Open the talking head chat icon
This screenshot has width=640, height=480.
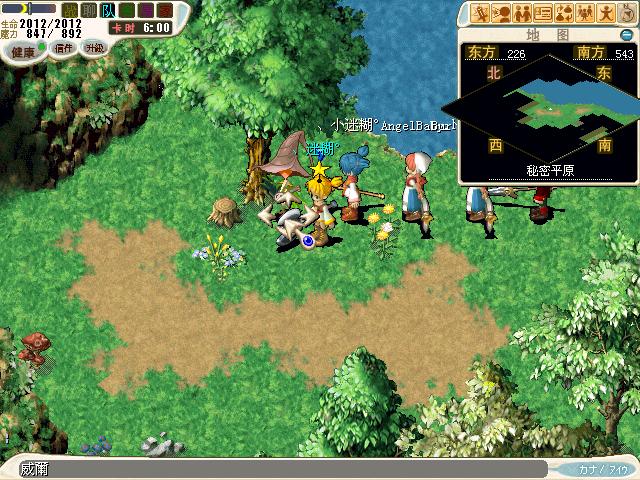(502, 13)
